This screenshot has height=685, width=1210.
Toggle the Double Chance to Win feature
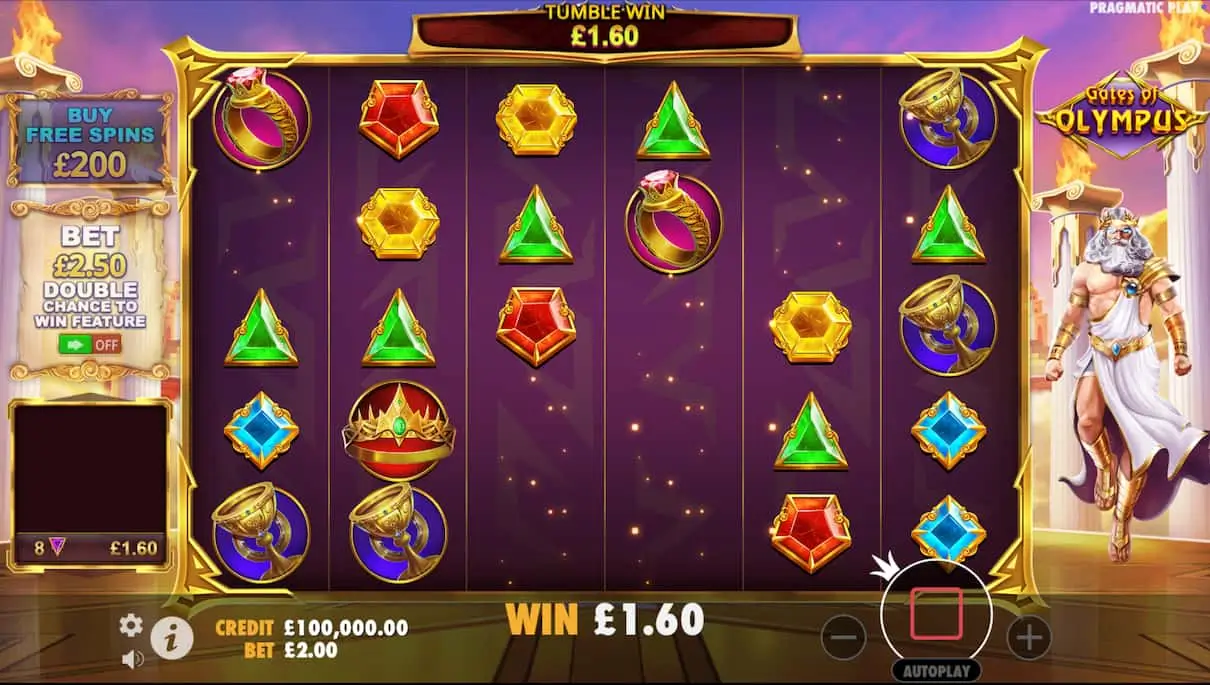90,345
